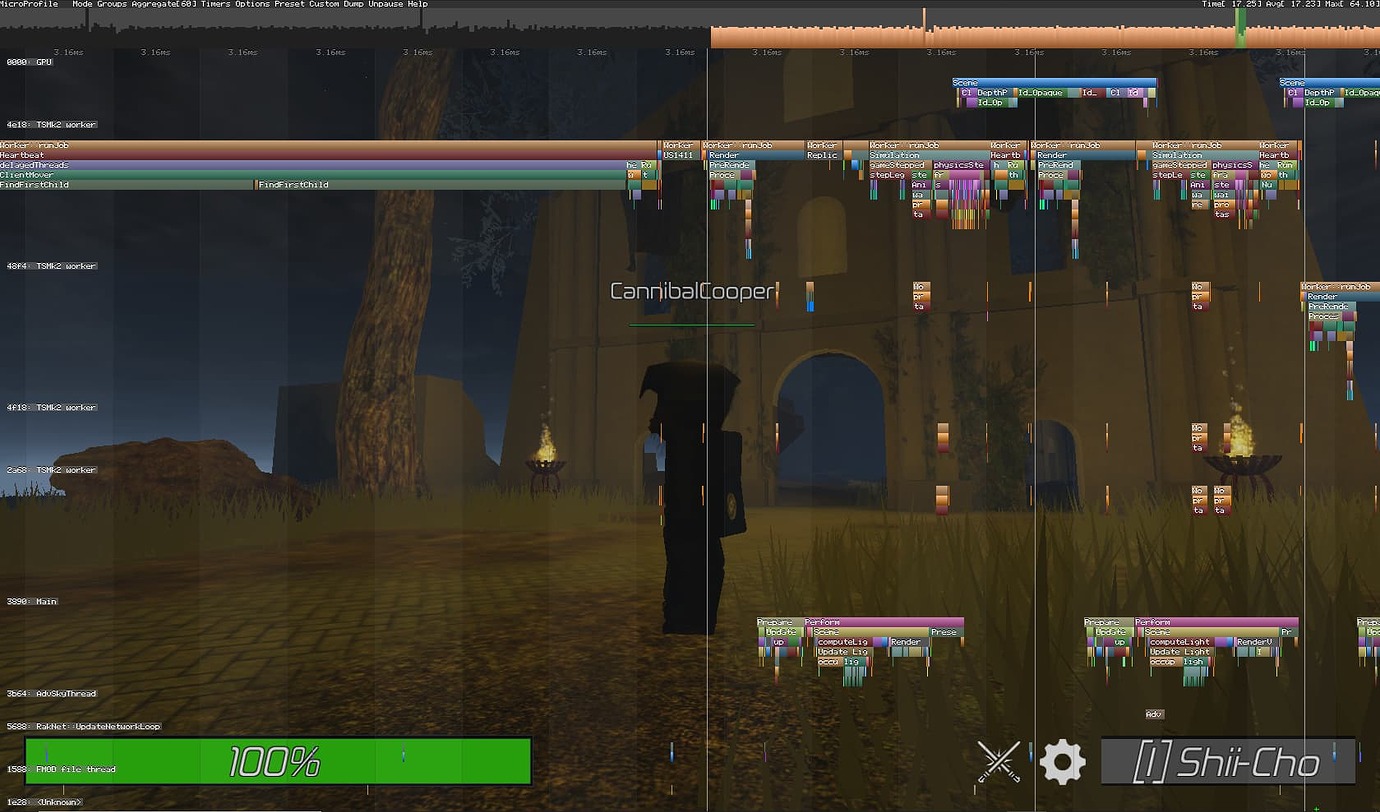Image resolution: width=1380 pixels, height=812 pixels.
Task: Select the crossed lightsabers combat icon
Action: [997, 761]
